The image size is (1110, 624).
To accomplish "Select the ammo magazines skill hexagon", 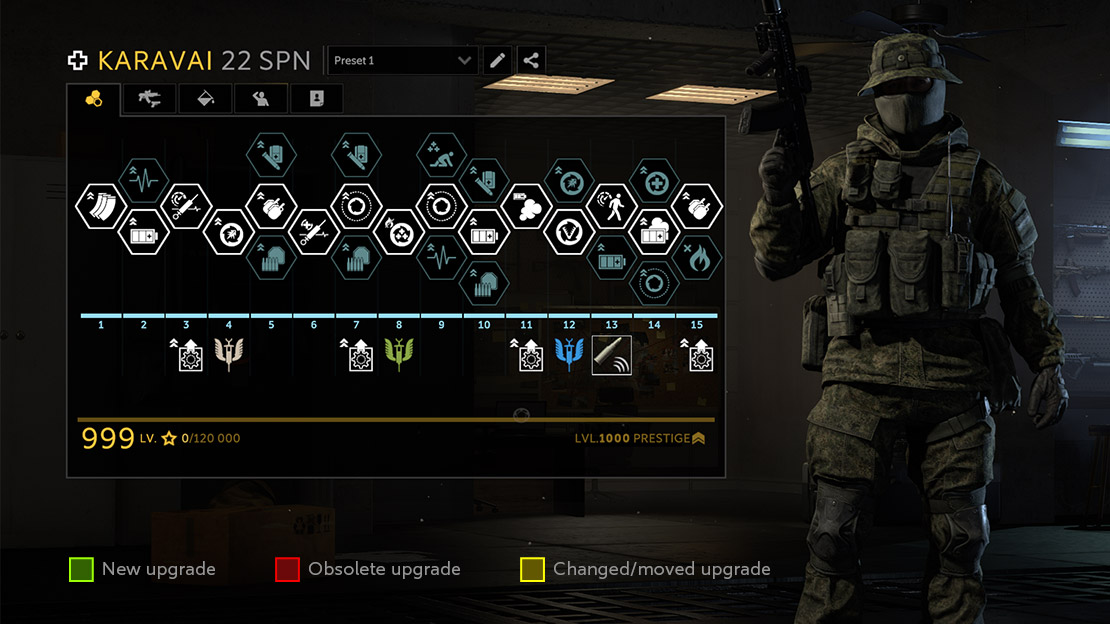I will [x=101, y=206].
